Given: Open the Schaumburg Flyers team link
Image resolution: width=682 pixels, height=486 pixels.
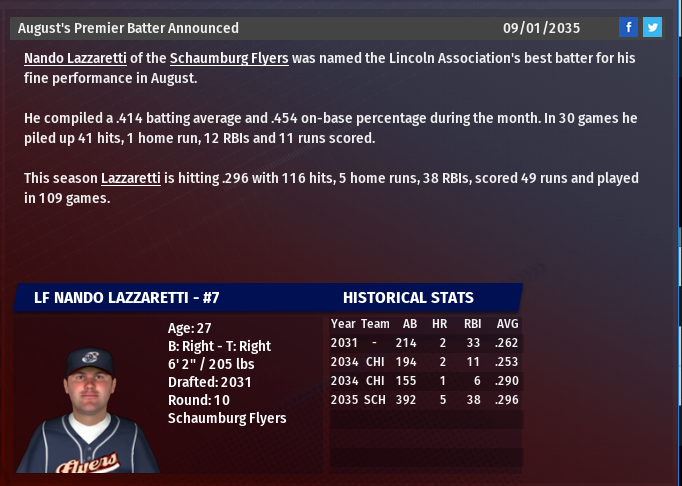Looking at the screenshot, I should [229, 59].
